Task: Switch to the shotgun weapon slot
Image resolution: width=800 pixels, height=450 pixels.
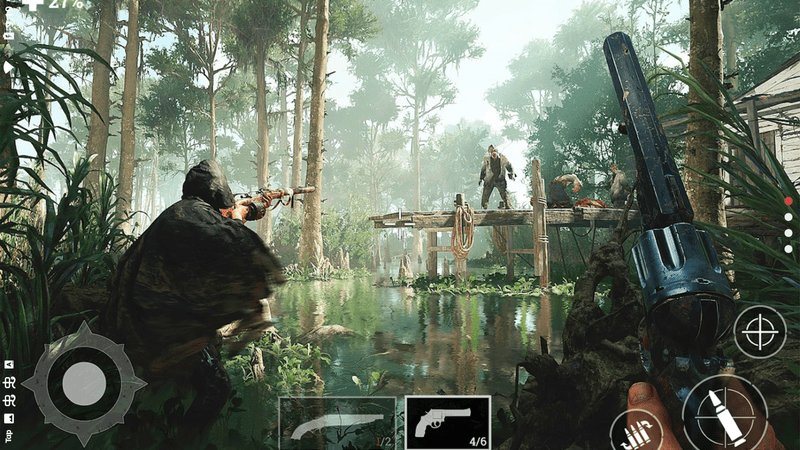Action: (338, 422)
